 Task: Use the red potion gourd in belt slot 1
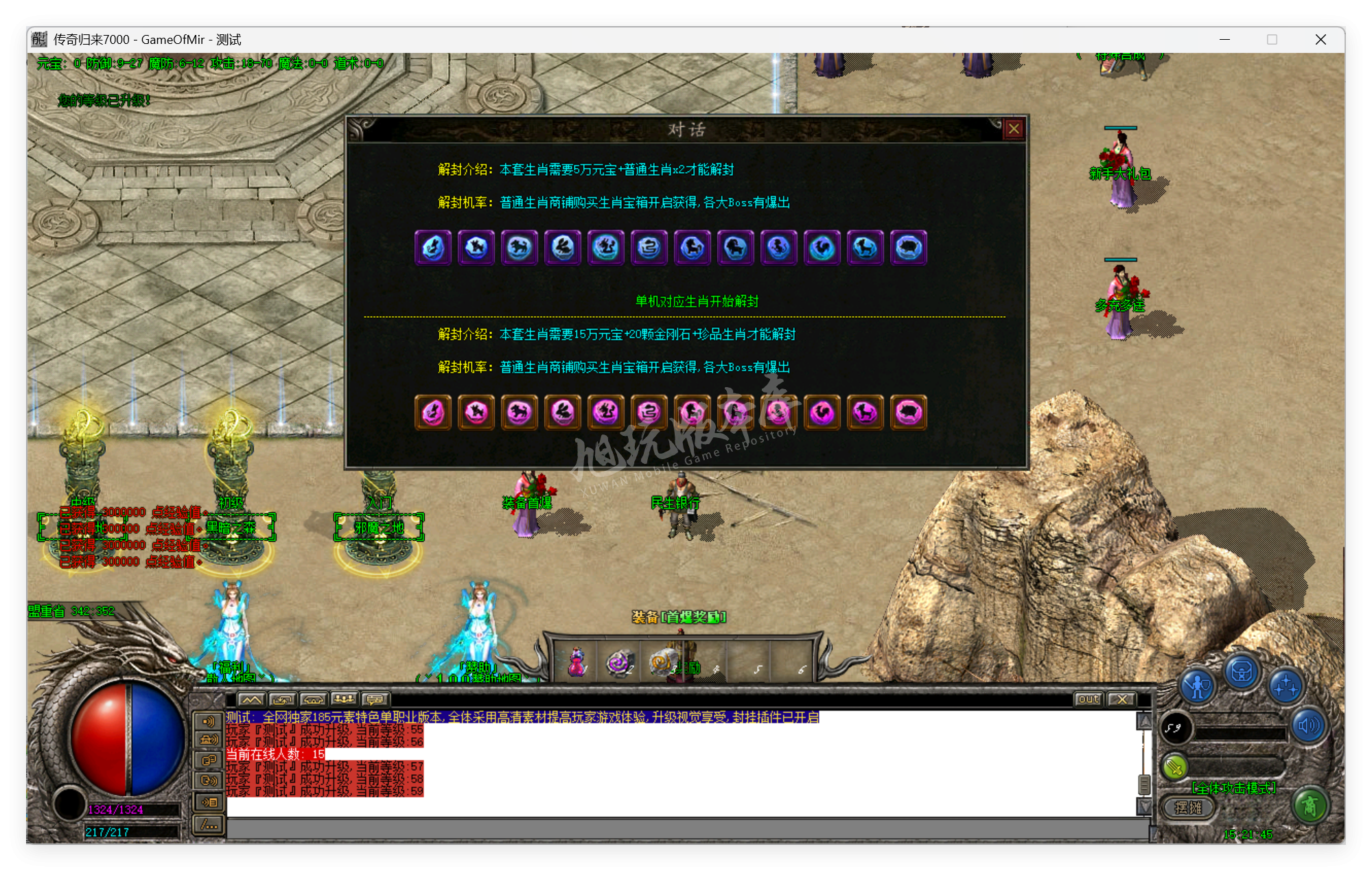tap(577, 662)
